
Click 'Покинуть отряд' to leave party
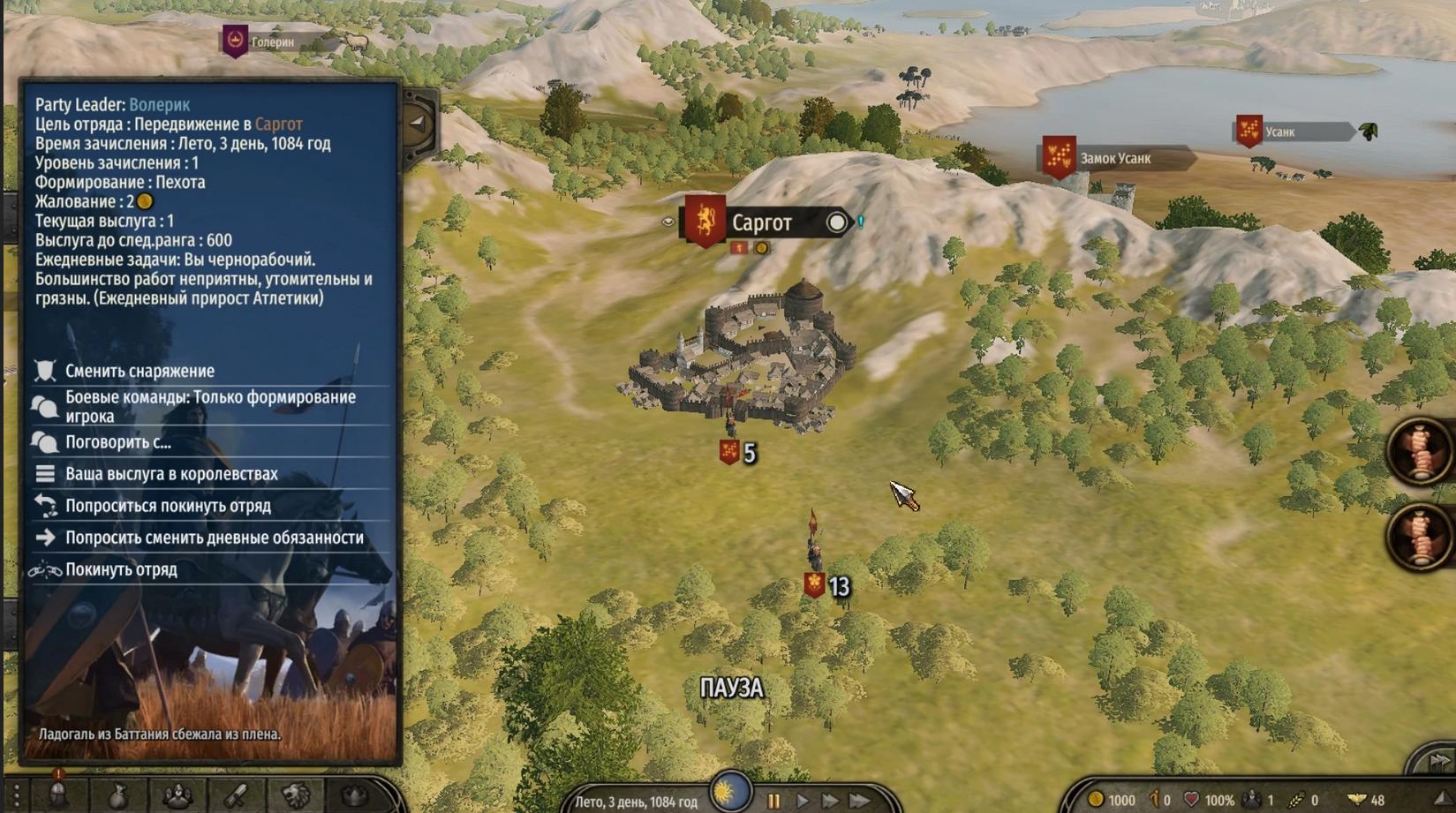pos(121,569)
